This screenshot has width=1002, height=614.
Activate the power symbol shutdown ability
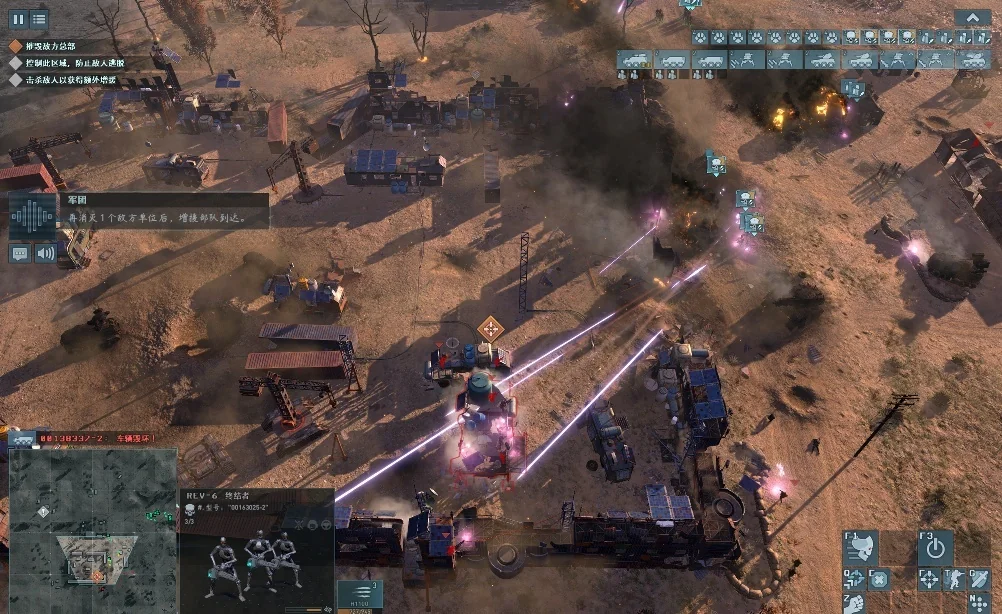tap(935, 547)
